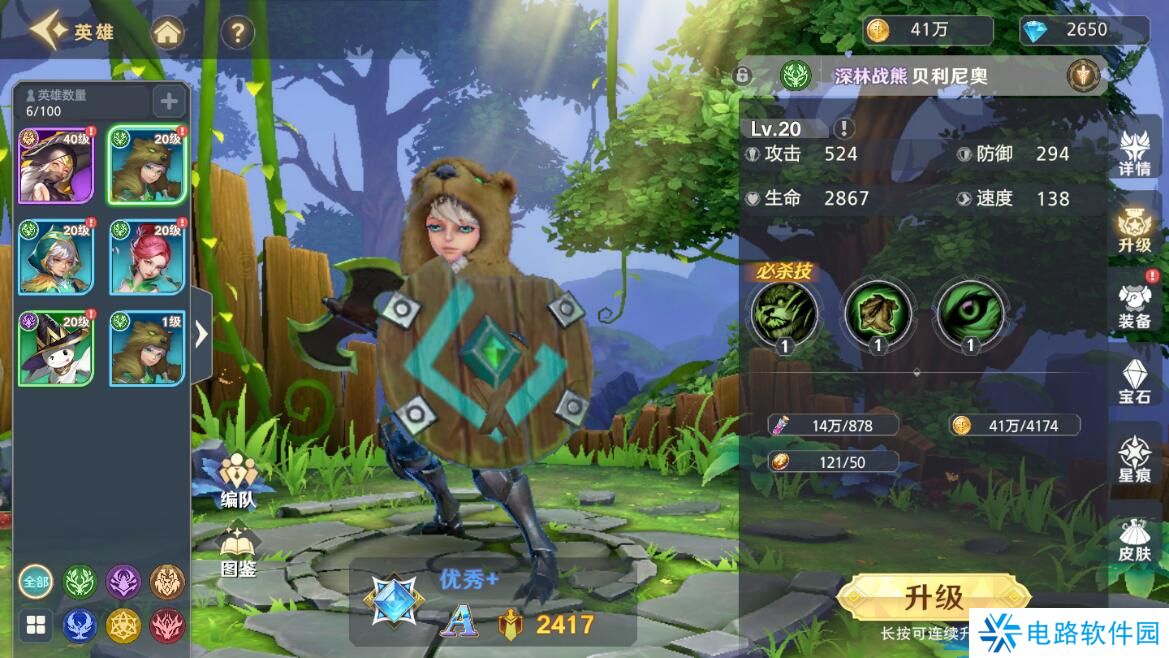Switch to the 详情 details tab

1135,155
